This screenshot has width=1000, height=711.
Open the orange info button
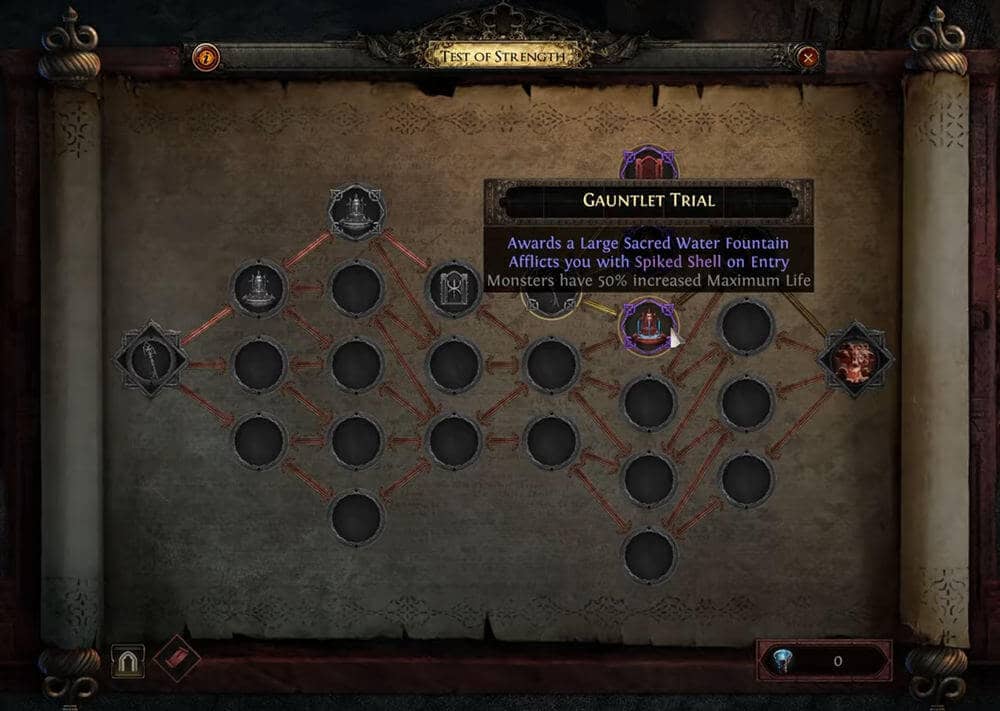tap(205, 57)
